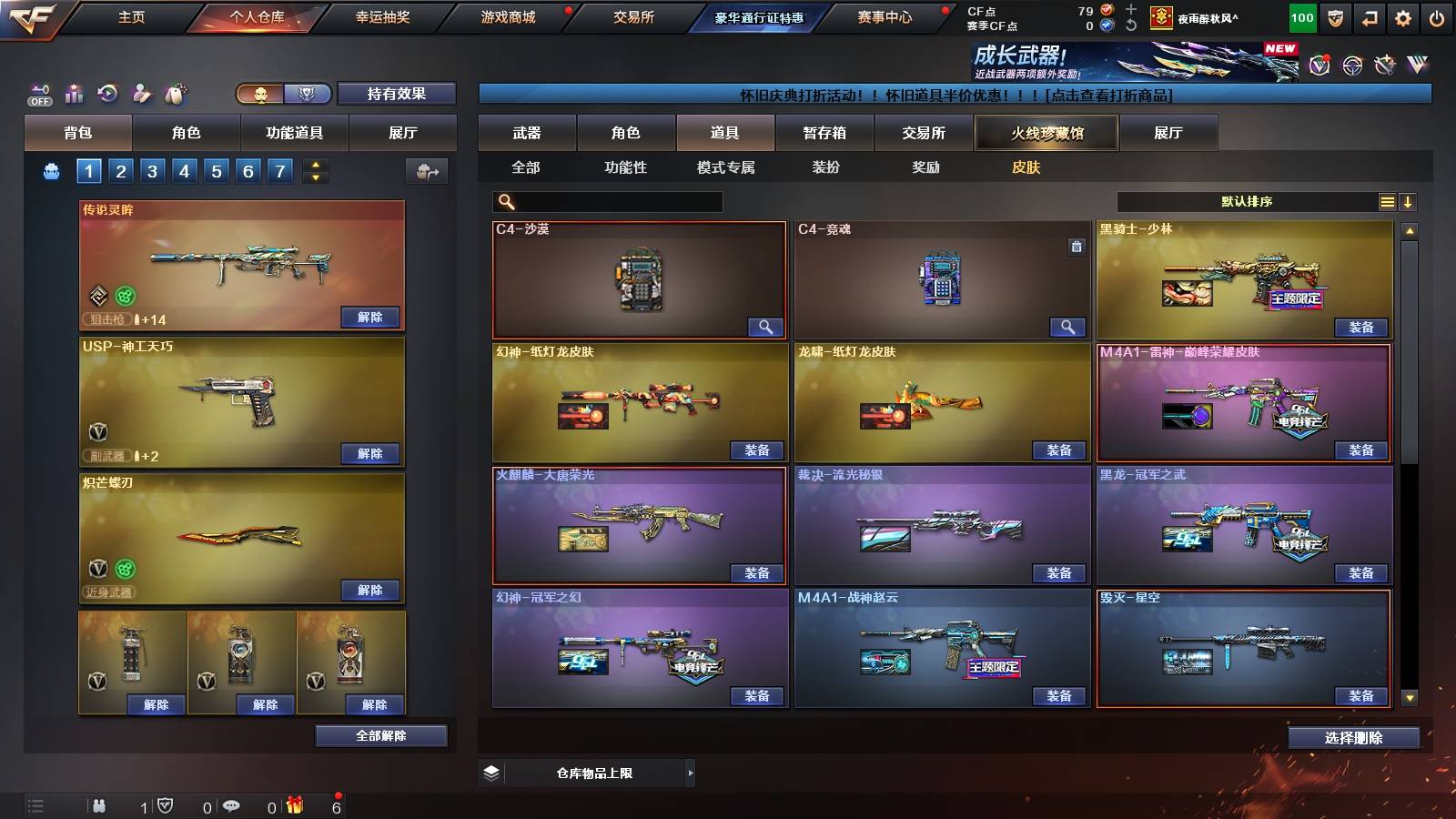Click the magnifier on C4-沙漠 item card
Image resolution: width=1456 pixels, height=819 pixels.
click(764, 326)
